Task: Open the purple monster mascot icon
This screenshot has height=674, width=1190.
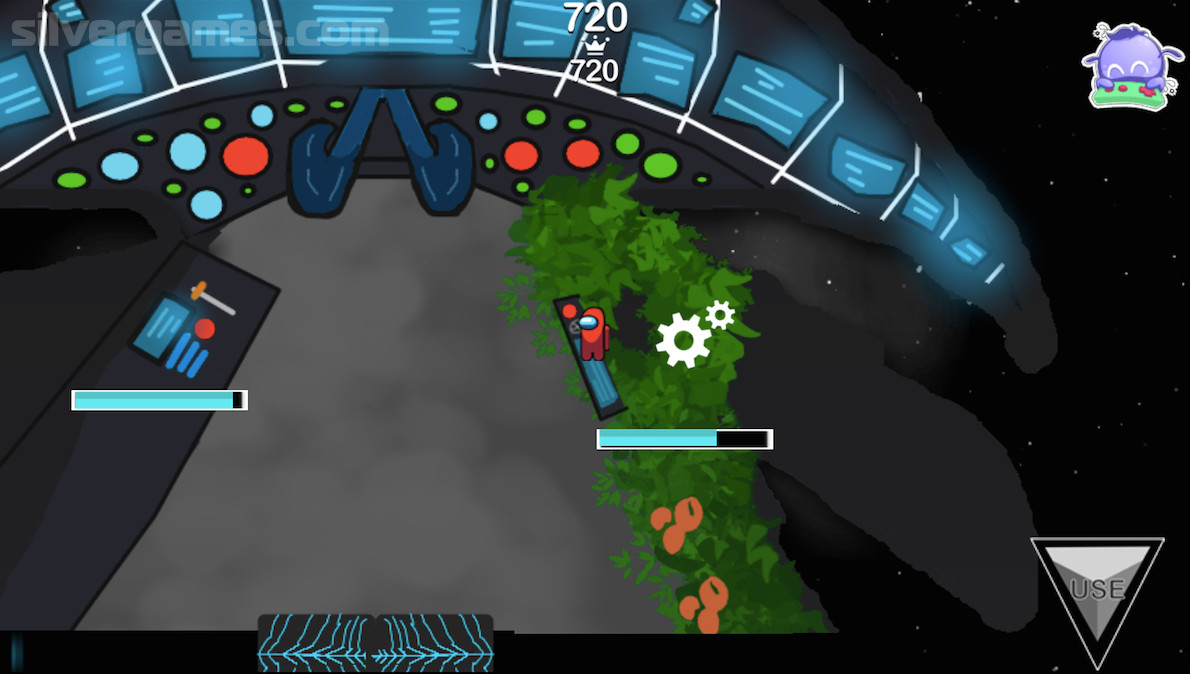Action: point(1132,66)
